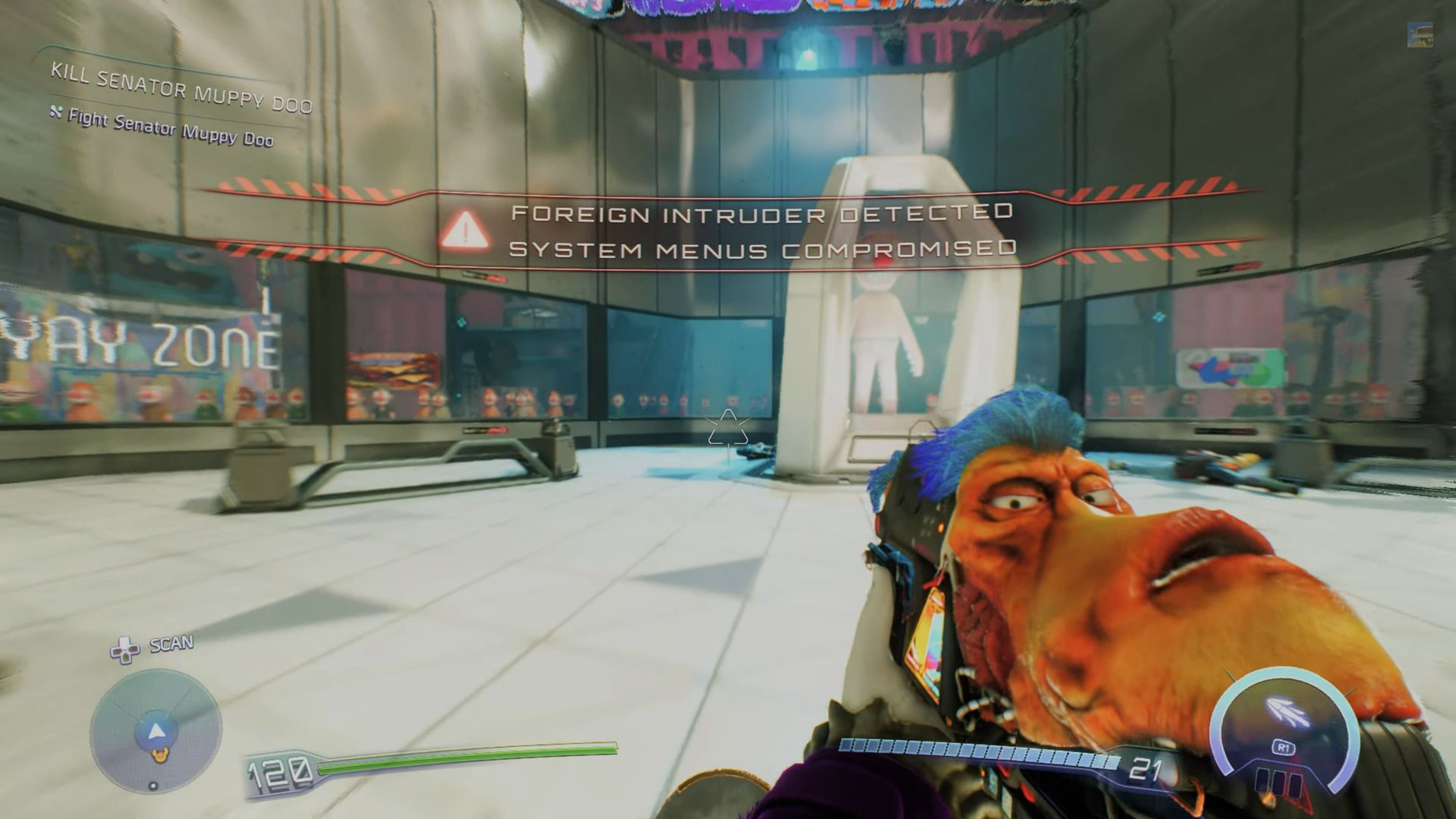The width and height of the screenshot is (1456, 819).
Task: Select the Fight Senator Muppy Doo objective
Action: (x=170, y=127)
